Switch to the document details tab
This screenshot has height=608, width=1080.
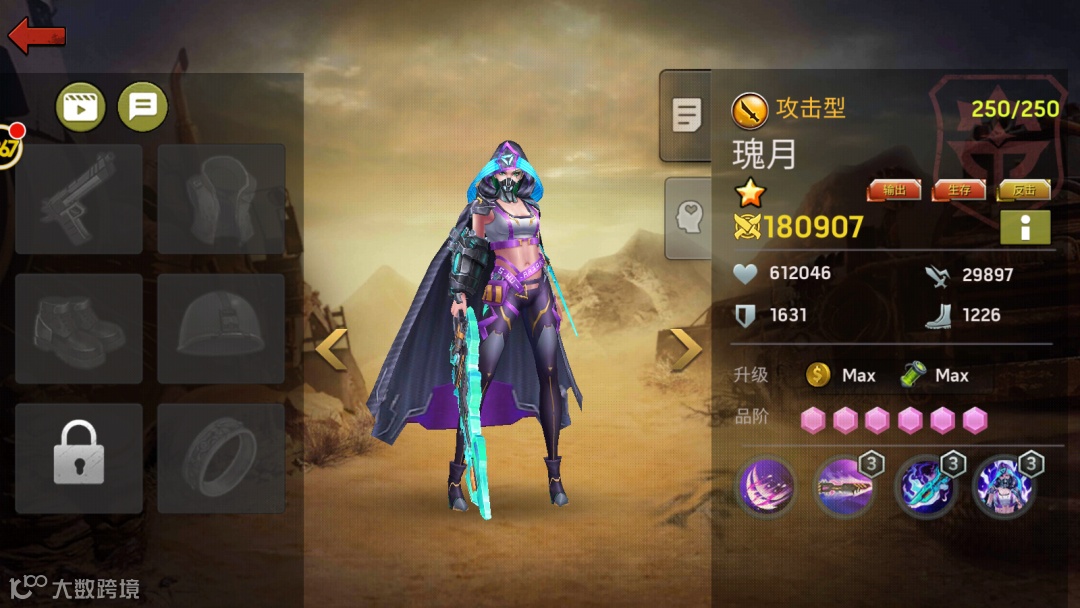click(x=686, y=115)
